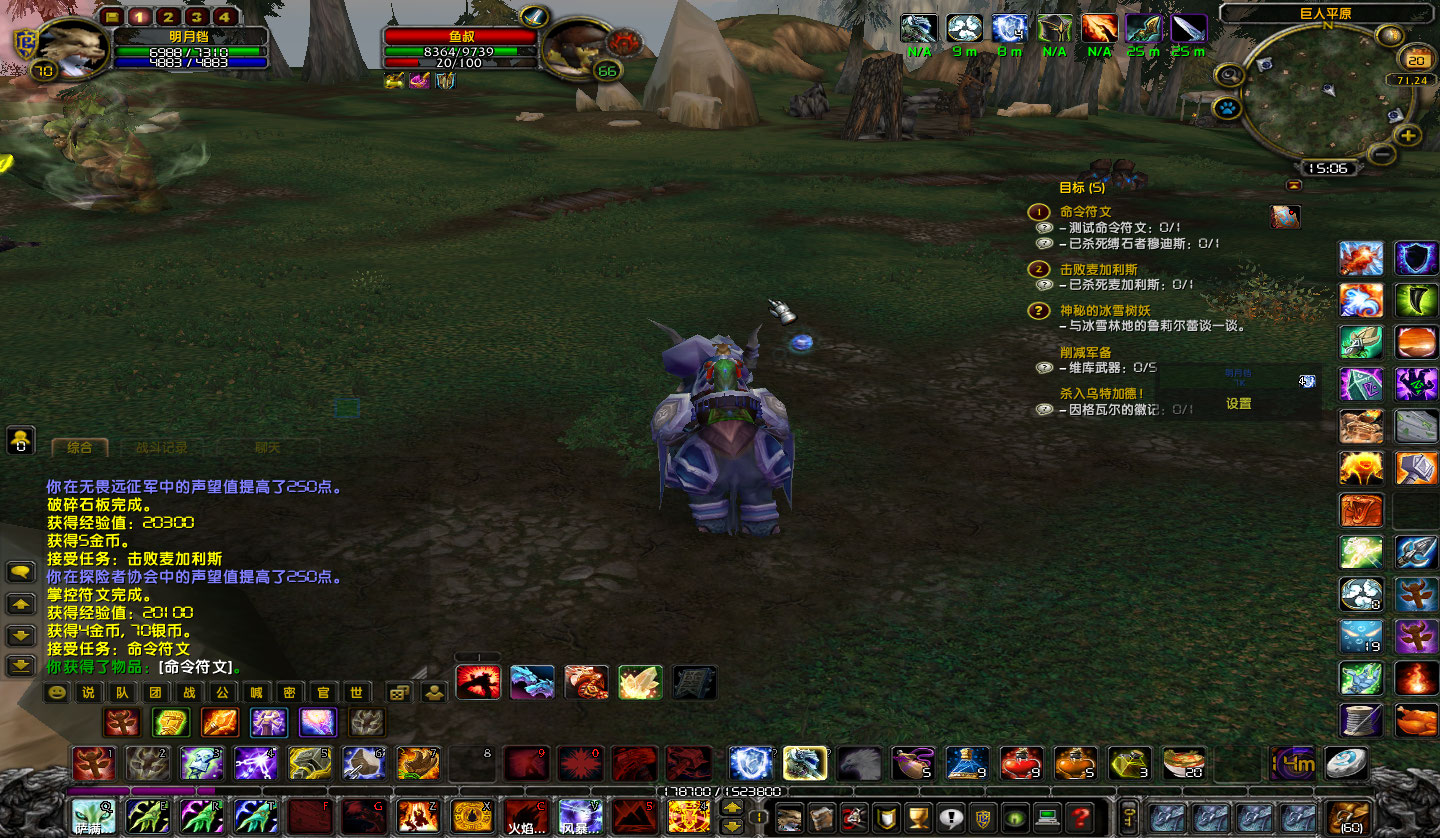Click the 设置 settings text button
The image size is (1440, 838).
(x=1239, y=405)
